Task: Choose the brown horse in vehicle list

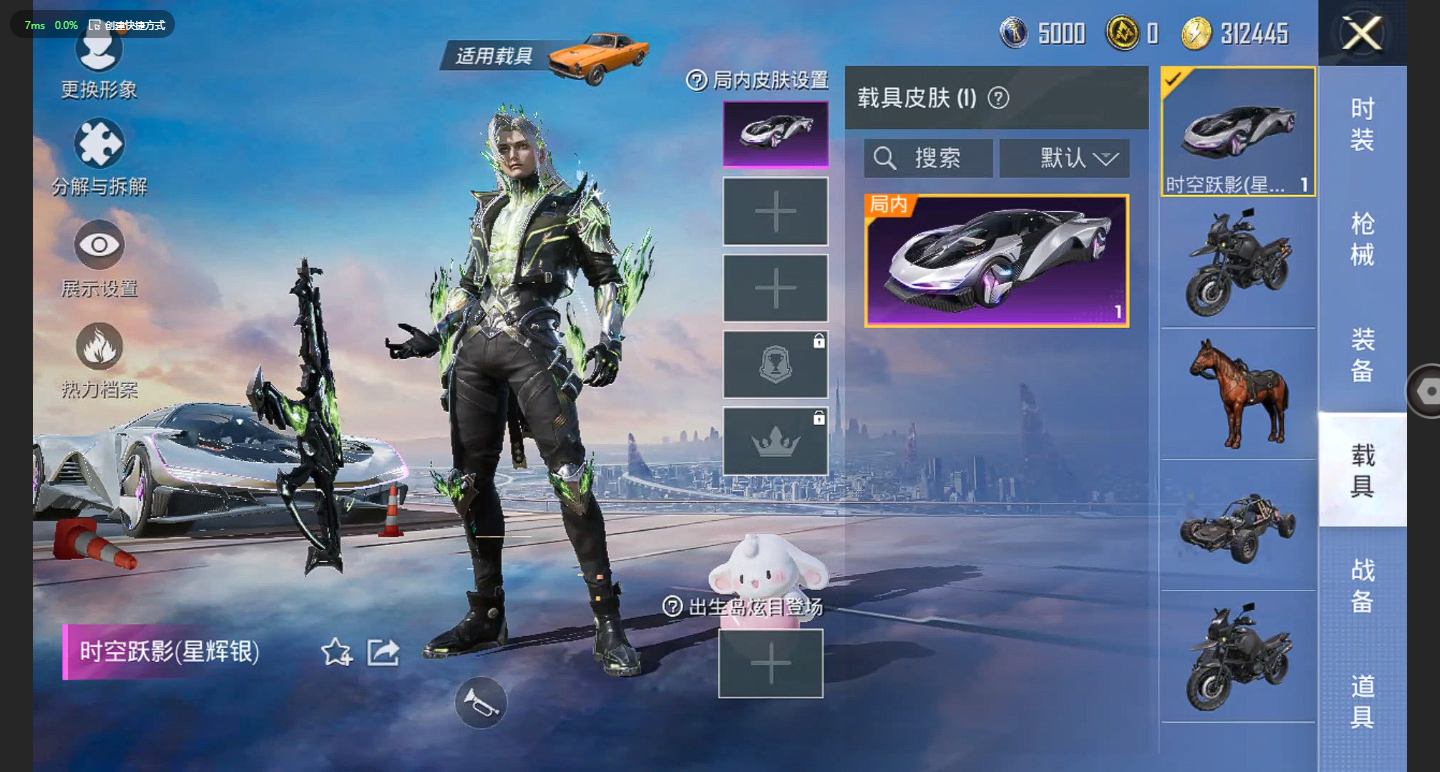Action: pos(1238,393)
